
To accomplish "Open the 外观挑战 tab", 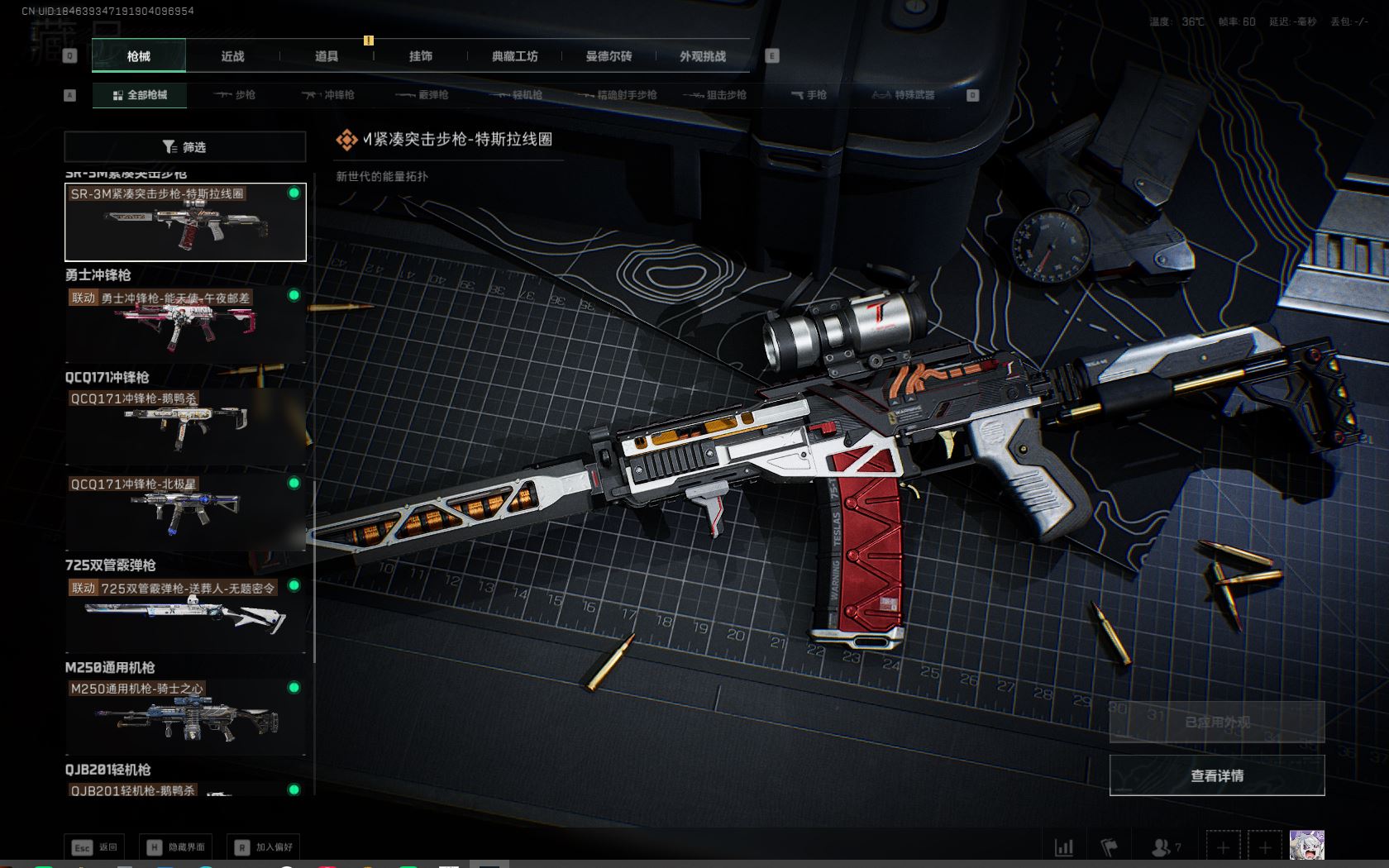I will tap(703, 56).
